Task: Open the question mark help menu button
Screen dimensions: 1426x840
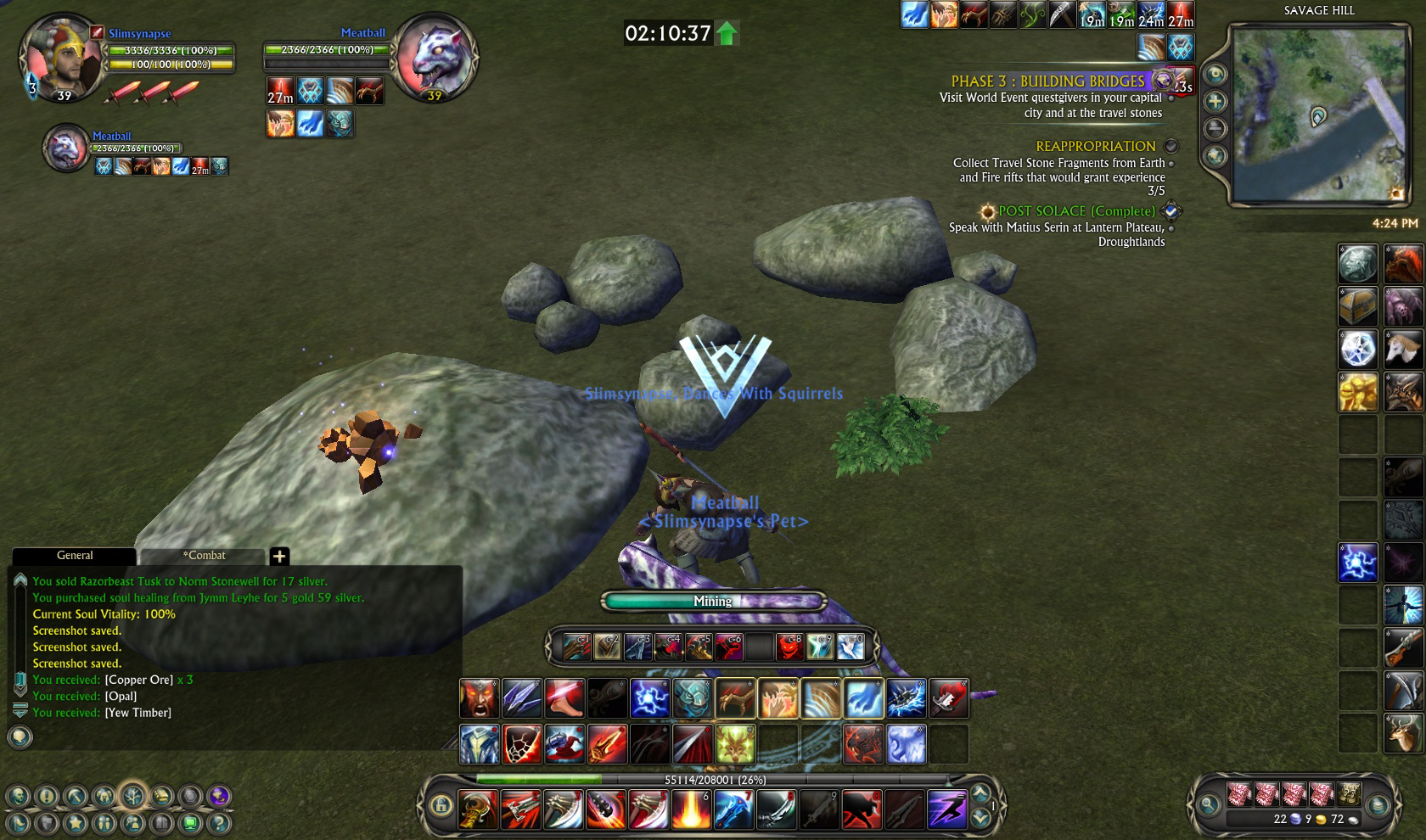Action: (x=219, y=822)
